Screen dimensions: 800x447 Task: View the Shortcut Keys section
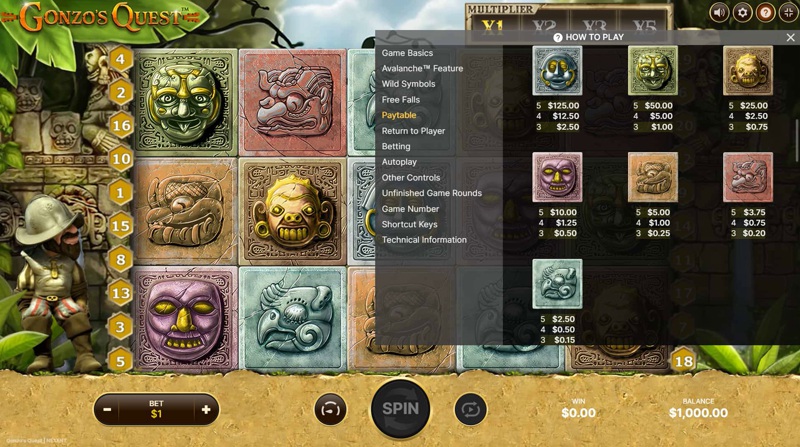409,224
